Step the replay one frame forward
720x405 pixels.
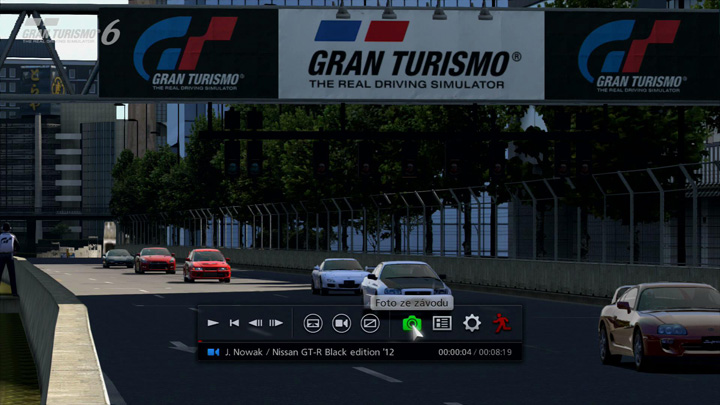pyautogui.click(x=276, y=323)
